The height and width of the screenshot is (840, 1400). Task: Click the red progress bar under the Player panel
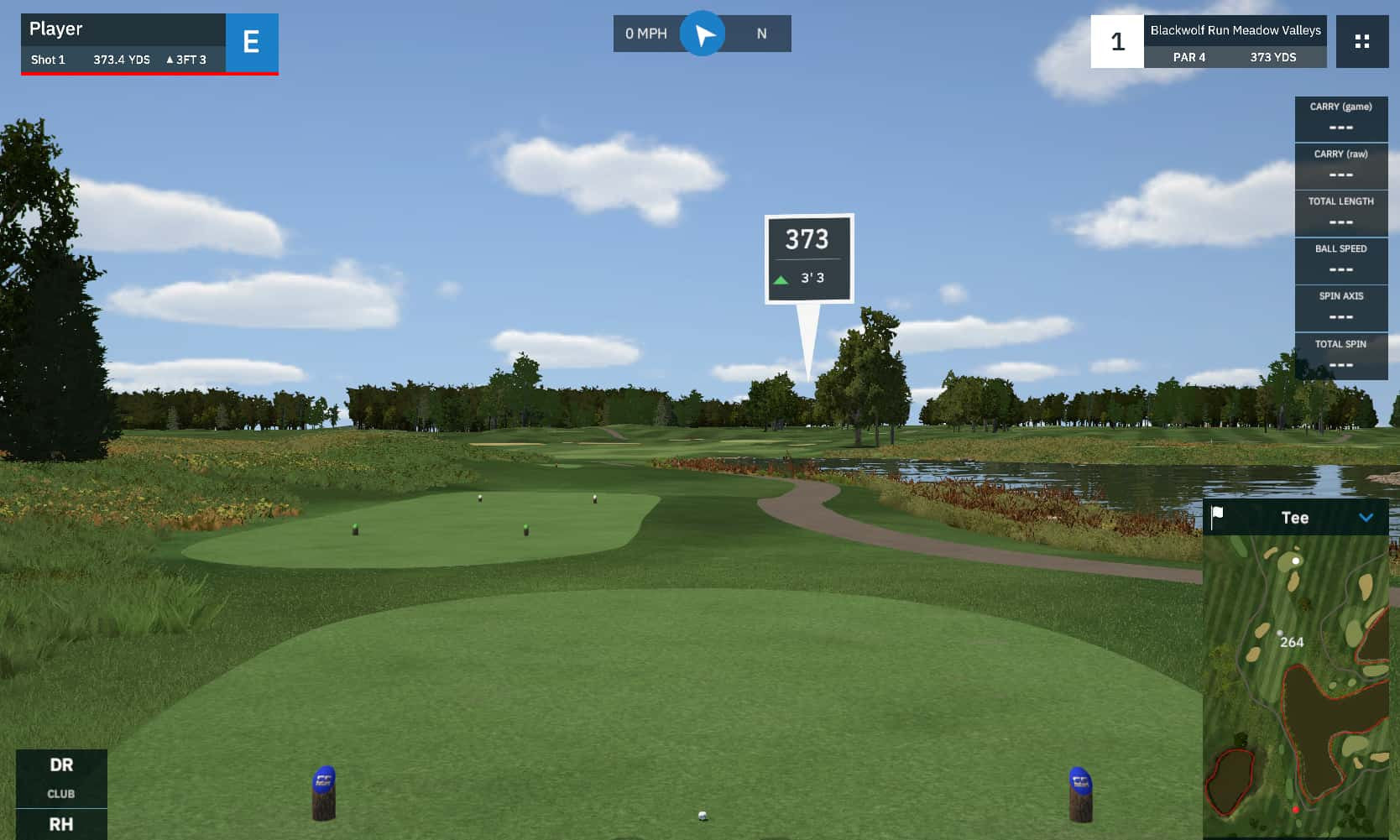149,75
